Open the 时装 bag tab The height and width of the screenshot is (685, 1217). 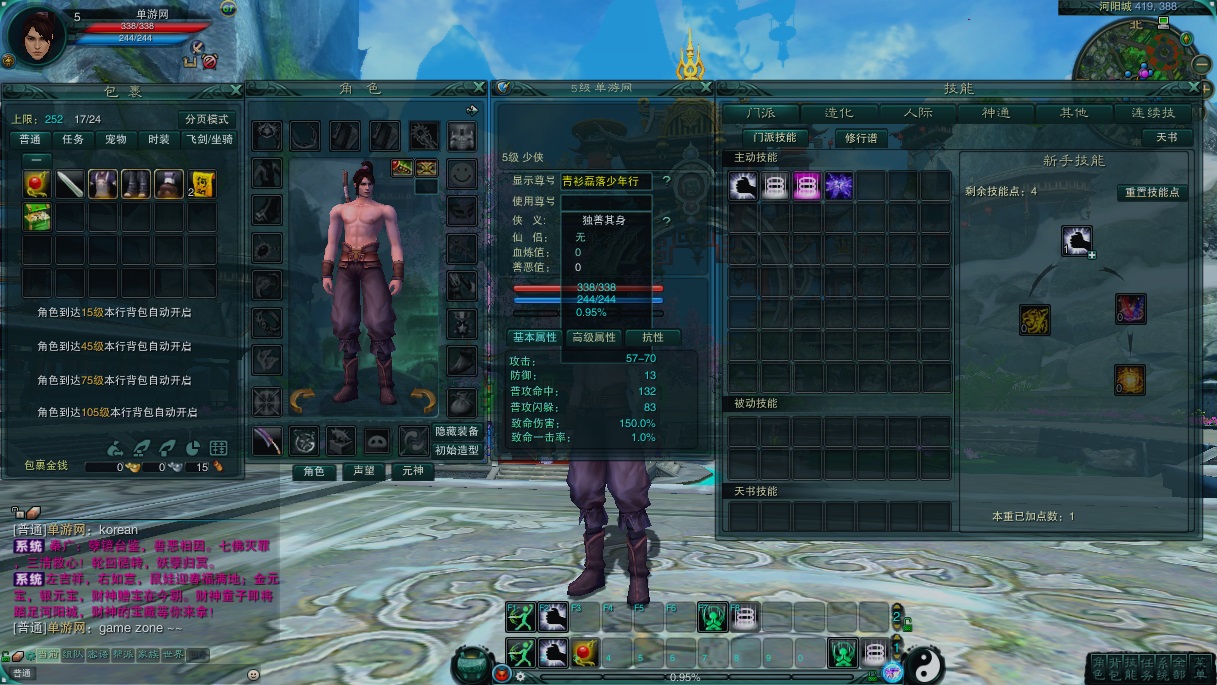point(158,139)
